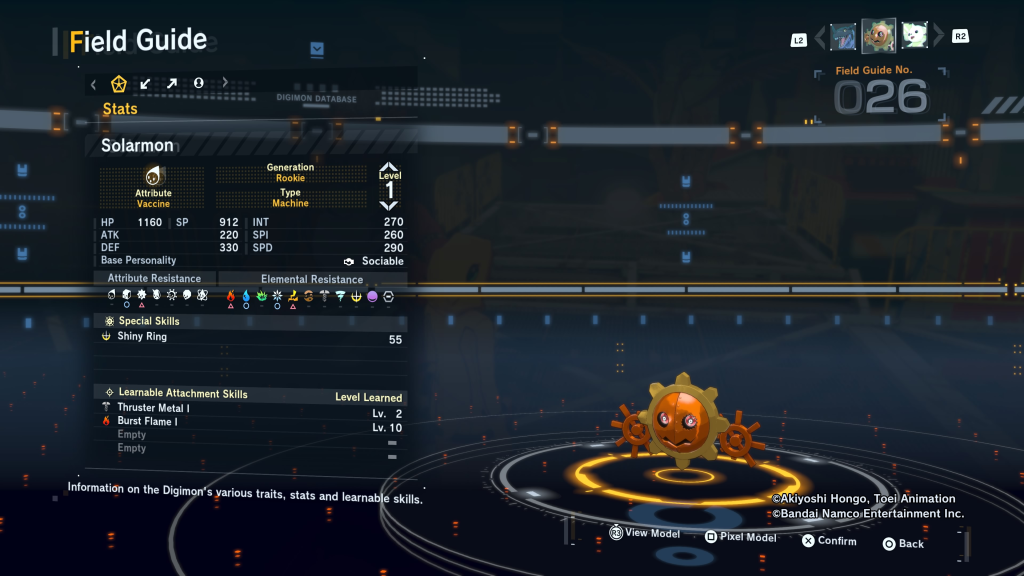Select the Shiny Ring special skill row
The height and width of the screenshot is (576, 1024).
(250, 338)
